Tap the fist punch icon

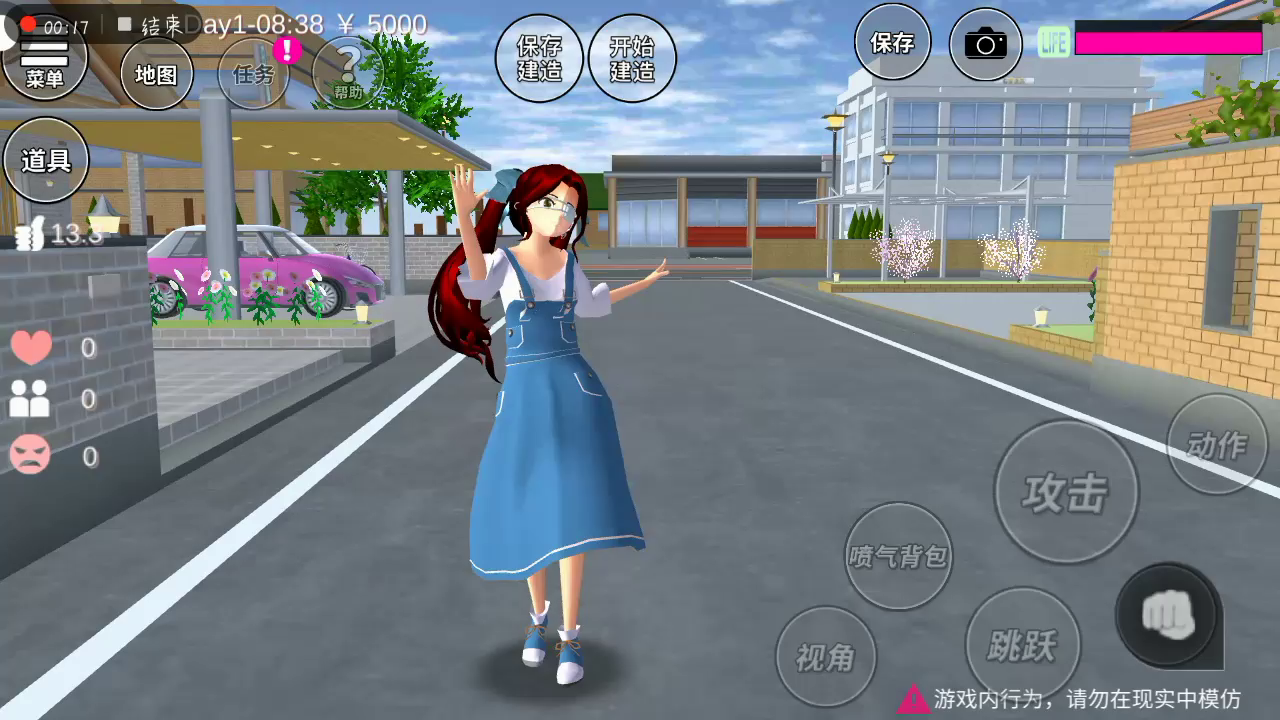1167,612
